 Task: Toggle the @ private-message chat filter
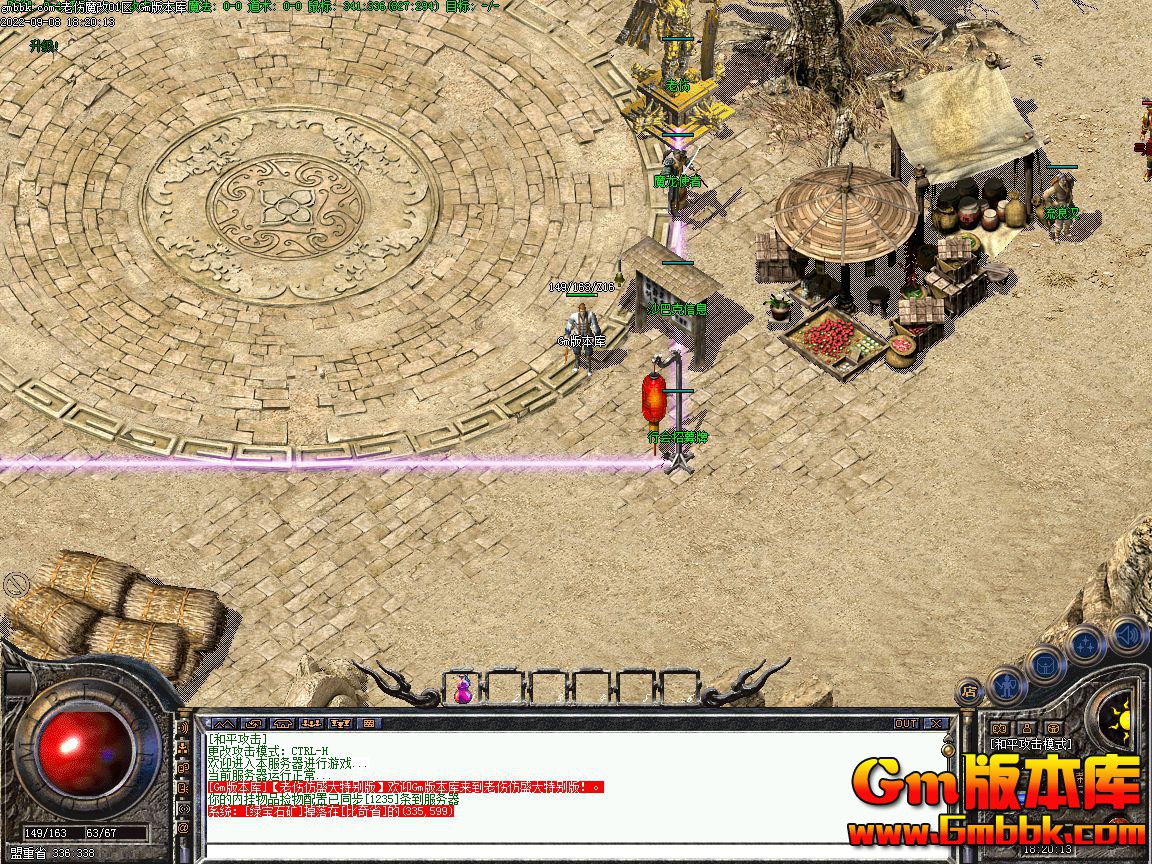183,827
